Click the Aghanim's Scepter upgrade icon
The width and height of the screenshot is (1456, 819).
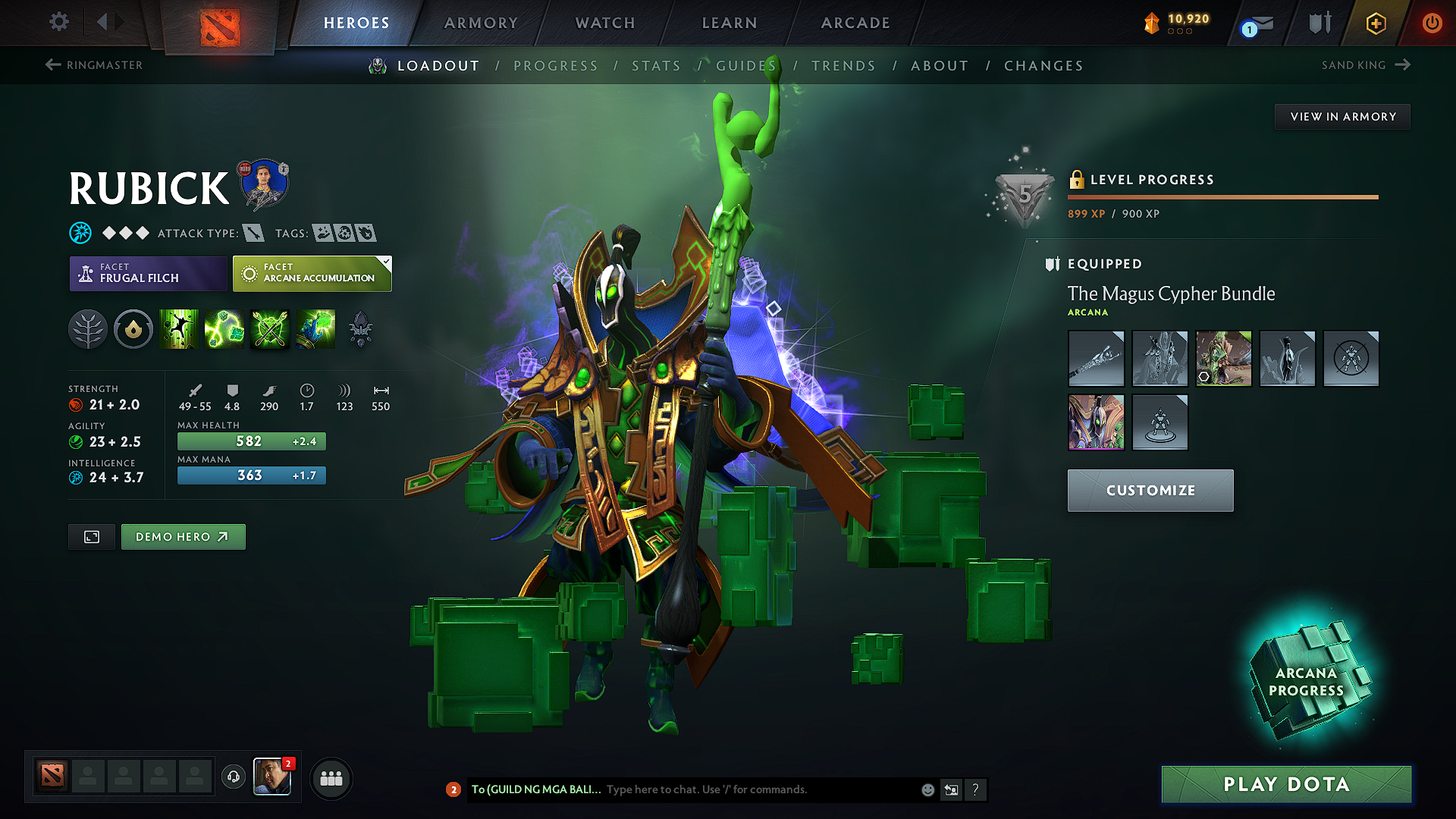click(x=361, y=329)
